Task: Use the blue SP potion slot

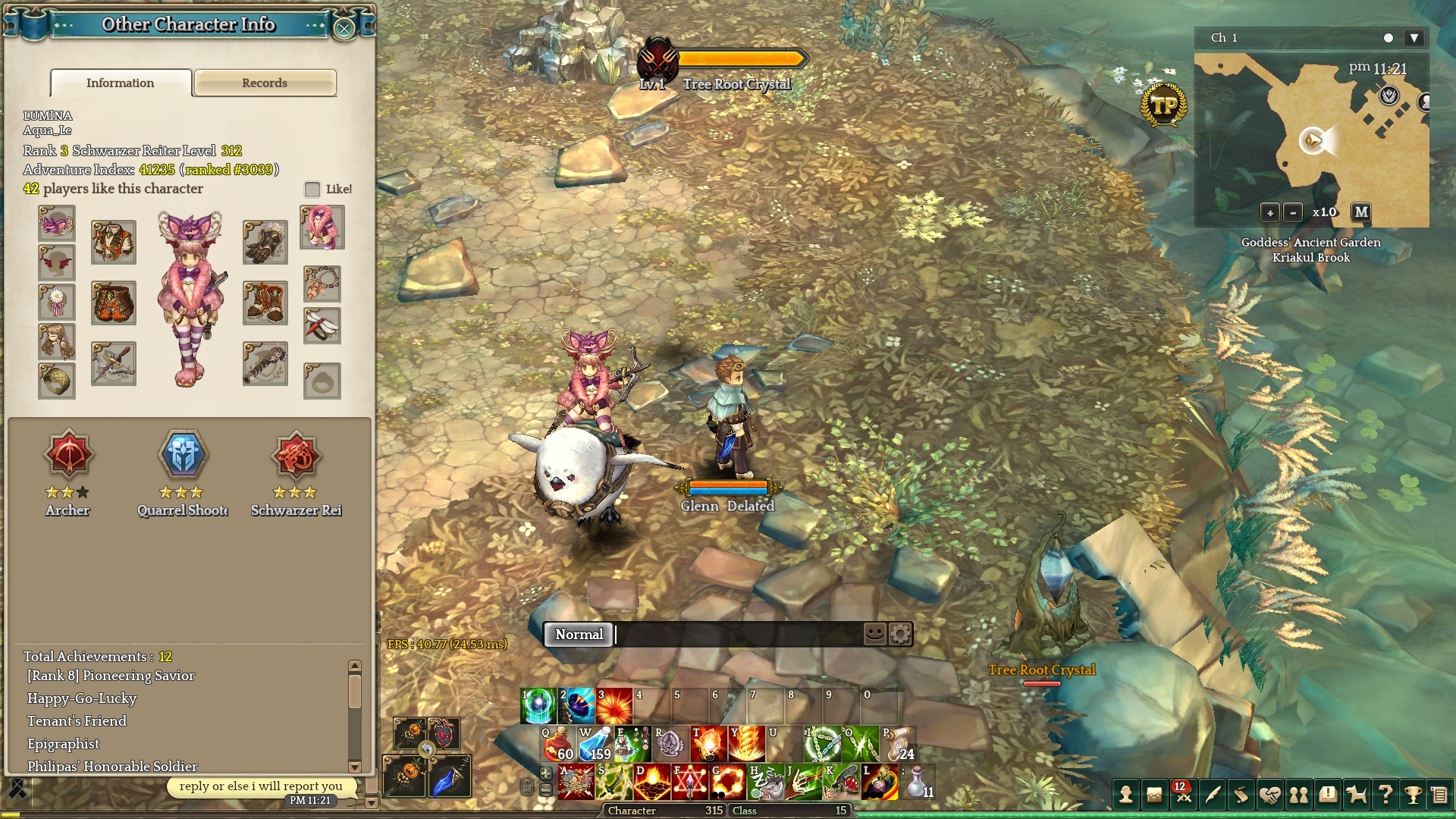Action: pos(595,744)
